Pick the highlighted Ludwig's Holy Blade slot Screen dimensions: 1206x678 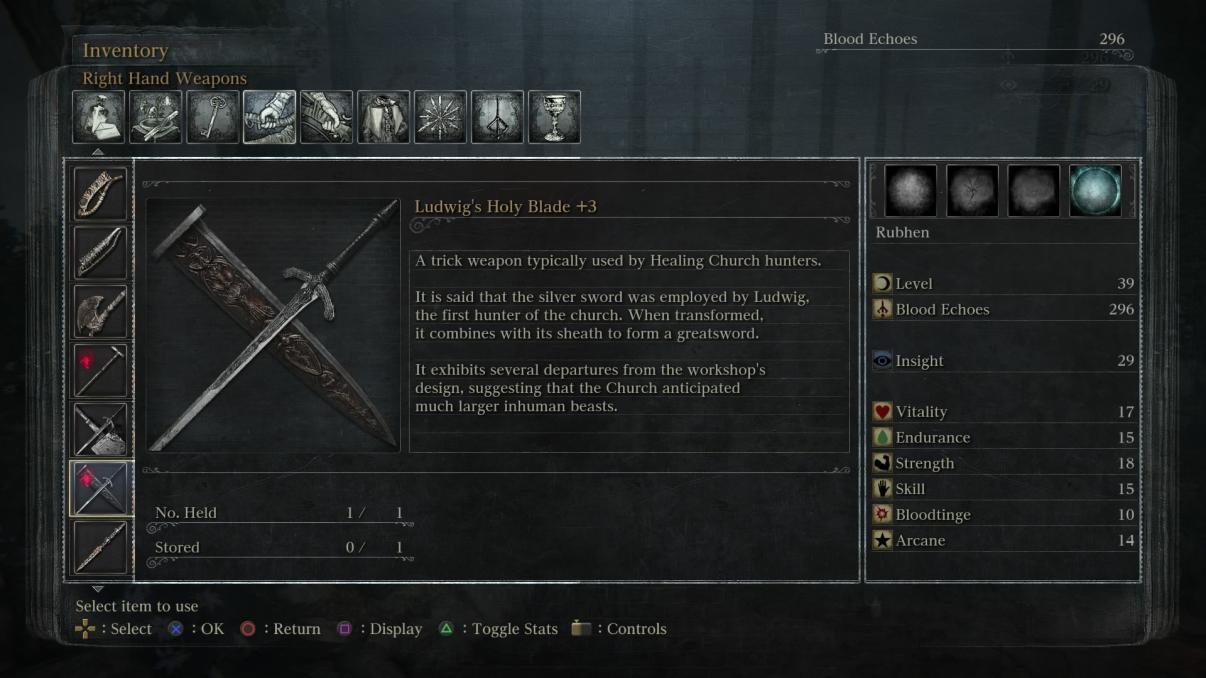(x=100, y=488)
